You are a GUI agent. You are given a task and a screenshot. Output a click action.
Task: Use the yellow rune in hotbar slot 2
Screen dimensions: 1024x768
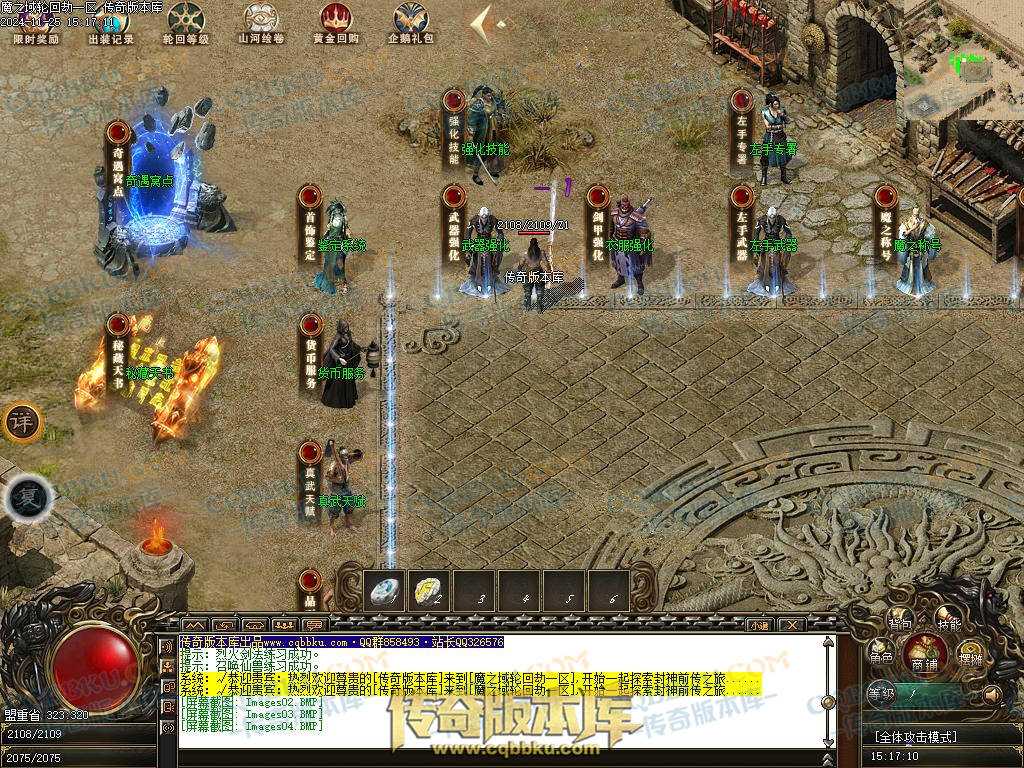[430, 591]
